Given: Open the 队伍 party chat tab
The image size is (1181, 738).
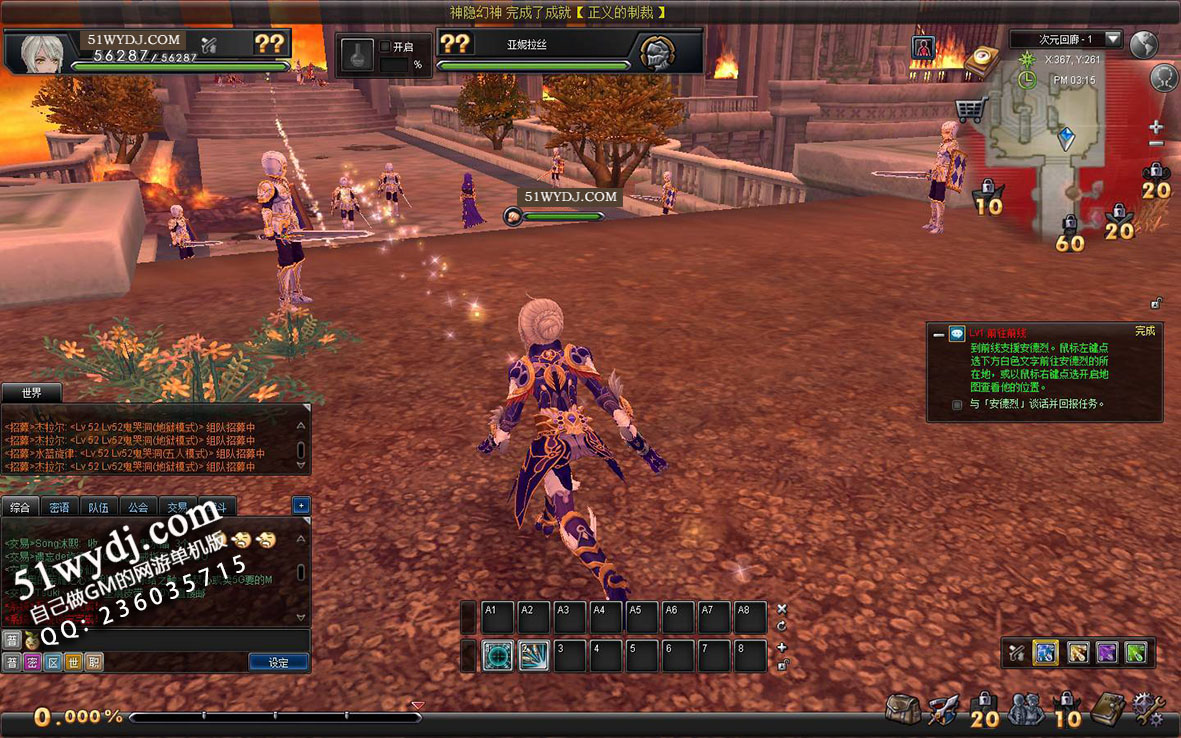Looking at the screenshot, I should pos(98,507).
